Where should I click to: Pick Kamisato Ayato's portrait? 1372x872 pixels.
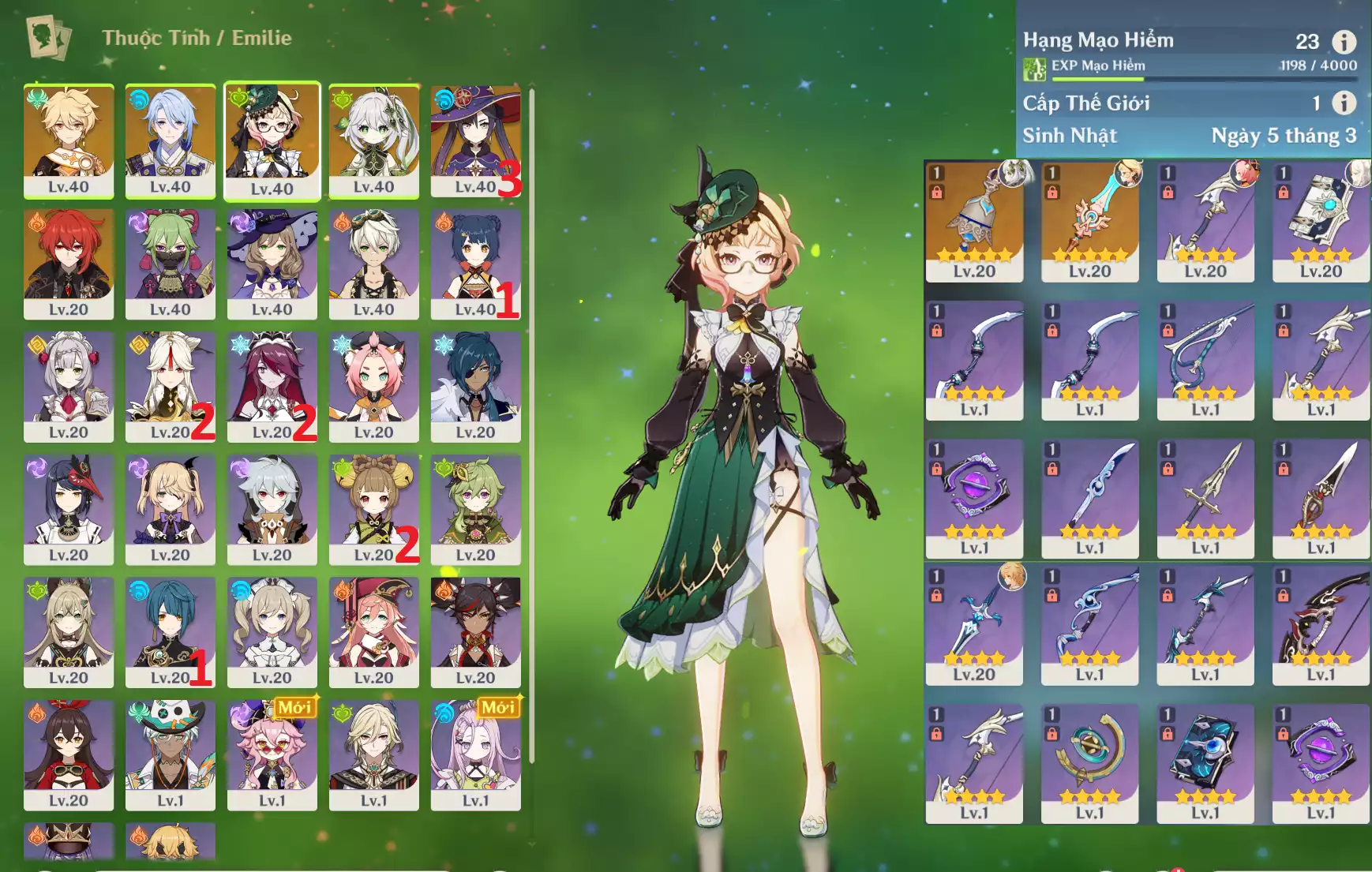tap(170, 140)
